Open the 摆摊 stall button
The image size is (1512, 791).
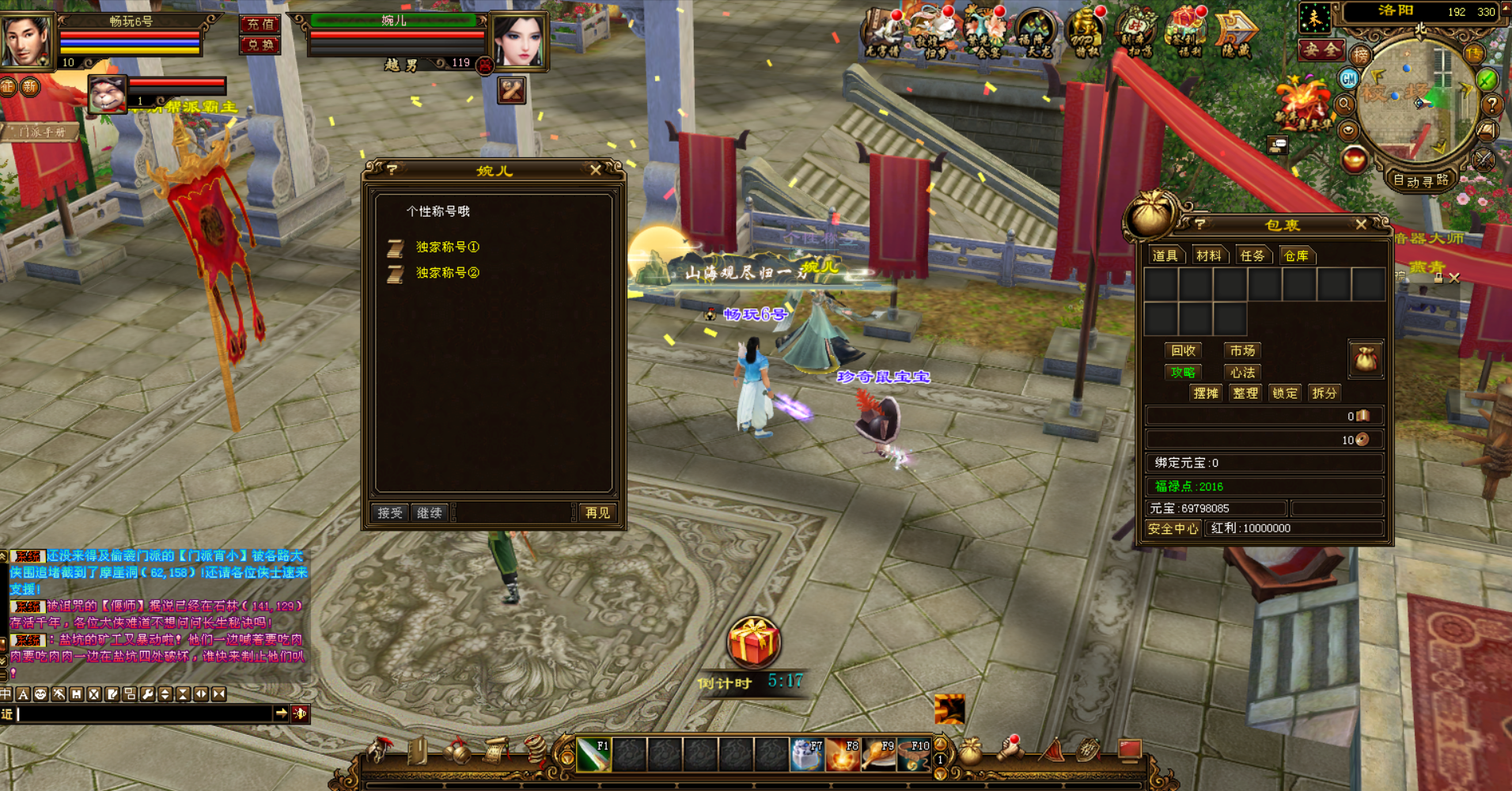point(1205,393)
